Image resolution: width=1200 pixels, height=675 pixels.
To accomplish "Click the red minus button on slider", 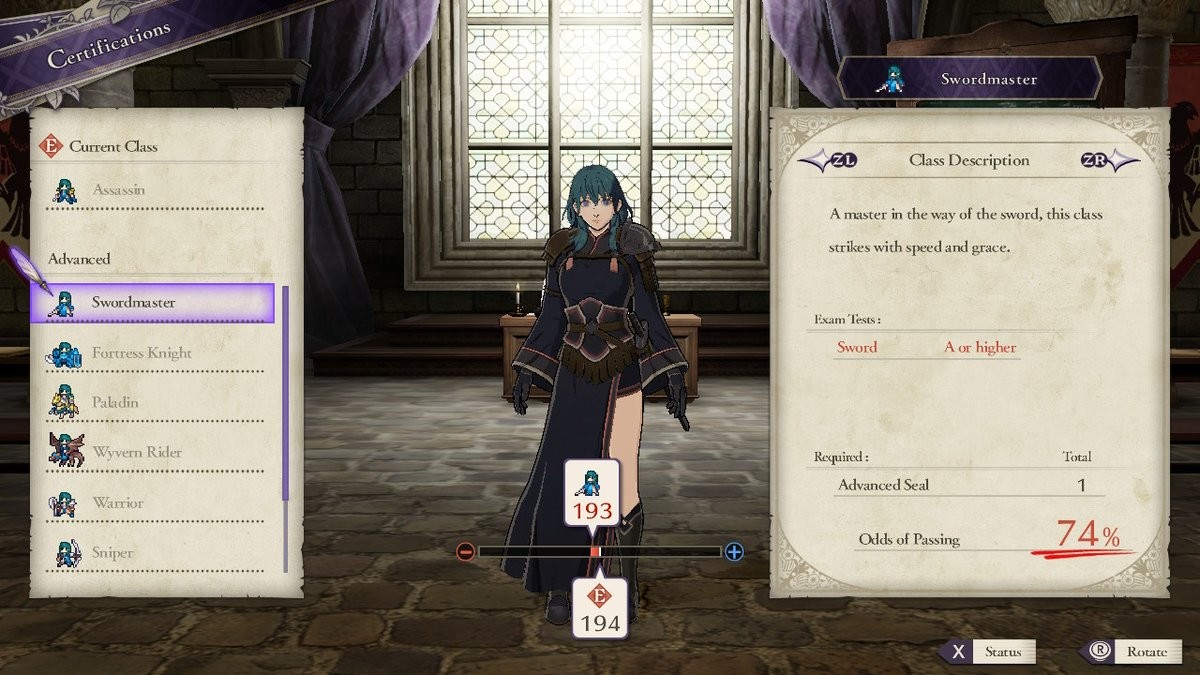I will click(x=466, y=552).
